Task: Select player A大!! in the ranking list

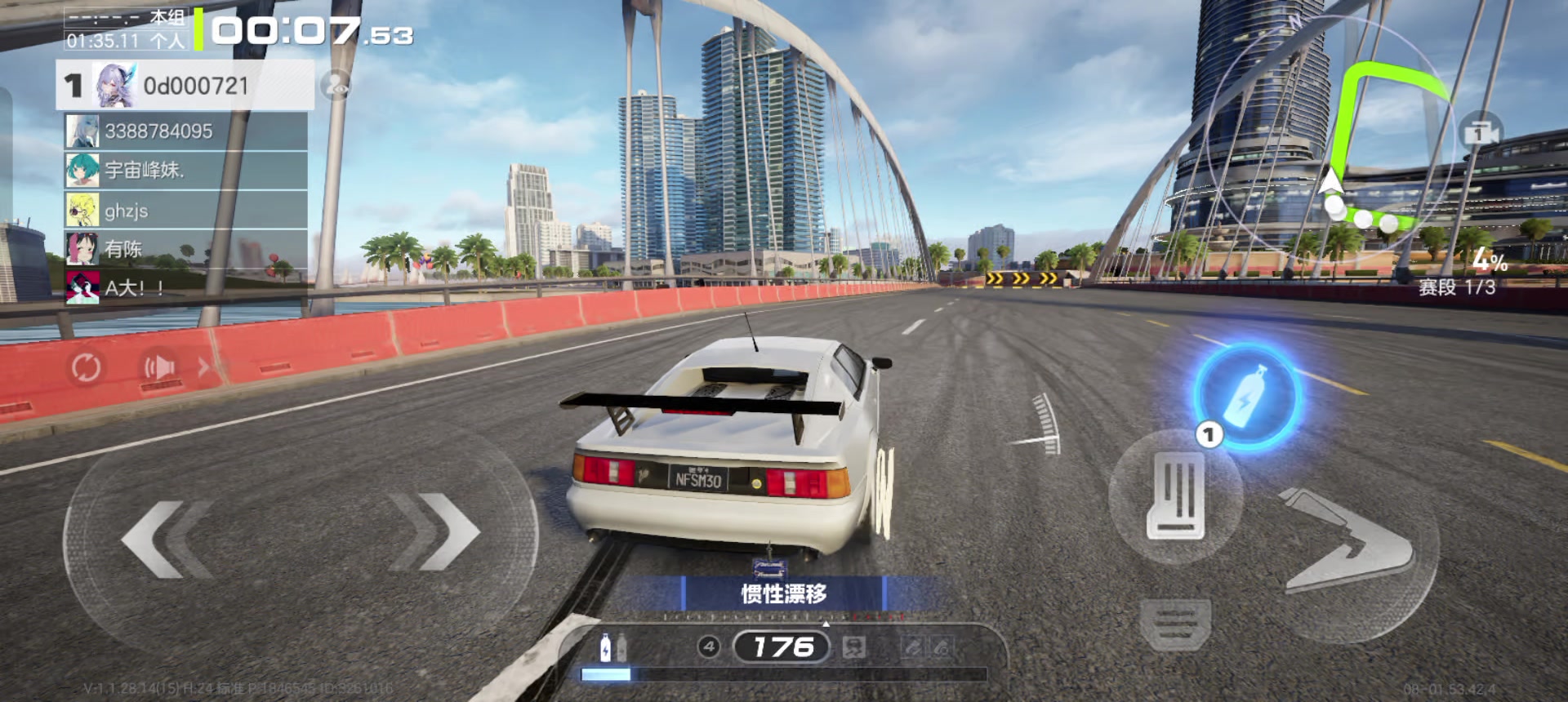Action: (185, 288)
